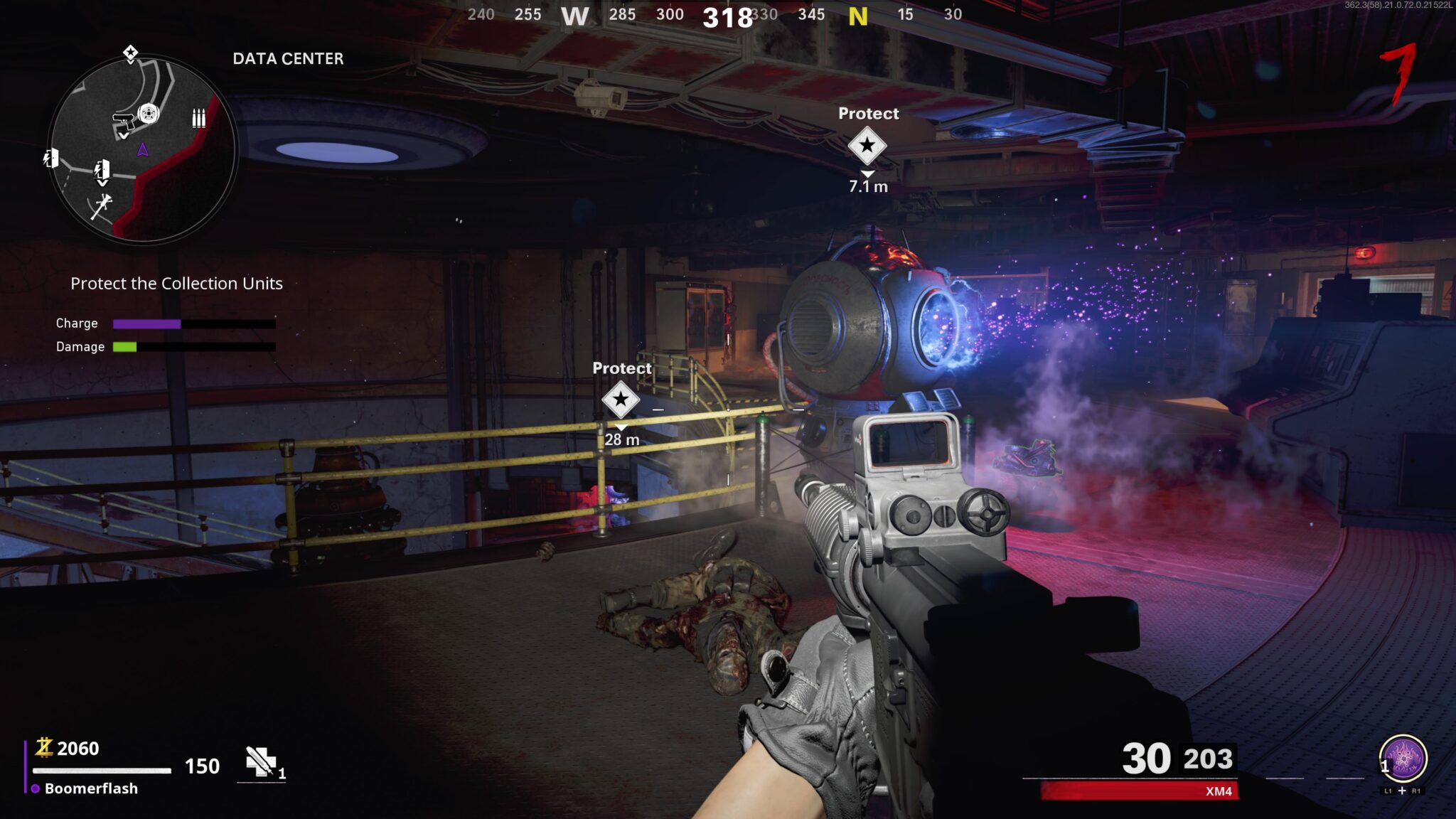Click the purple Charge progress bar
The image size is (1456, 819).
point(146,323)
